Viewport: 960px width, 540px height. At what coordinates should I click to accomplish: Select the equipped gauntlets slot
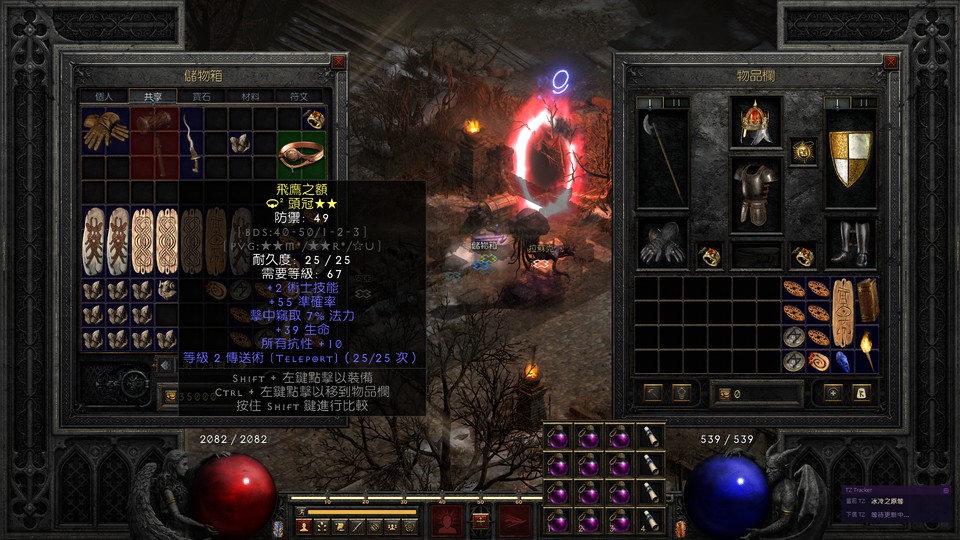coord(662,243)
